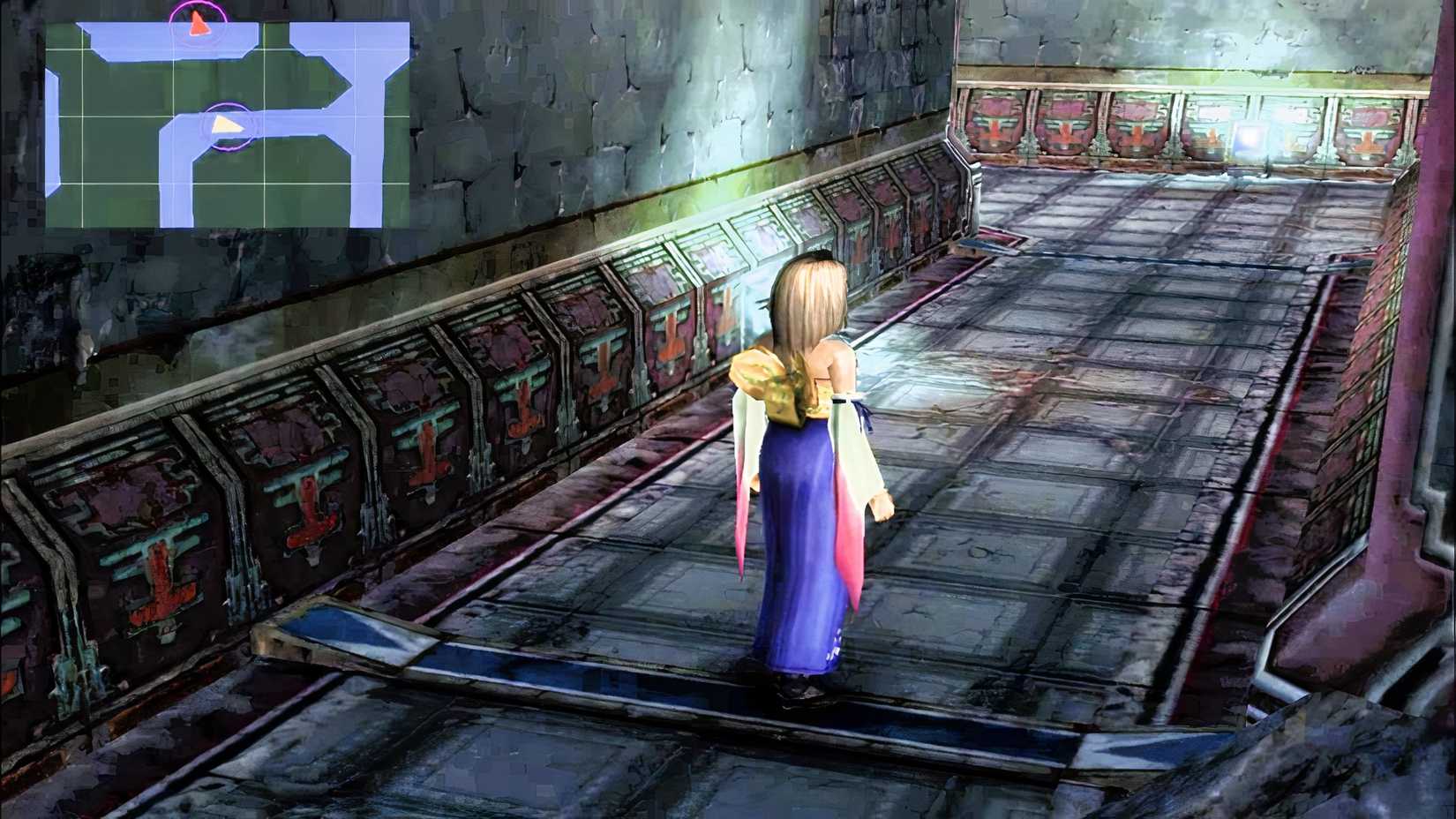
Task: Tap the glowing blue glyph on the far wall
Action: click(1249, 138)
